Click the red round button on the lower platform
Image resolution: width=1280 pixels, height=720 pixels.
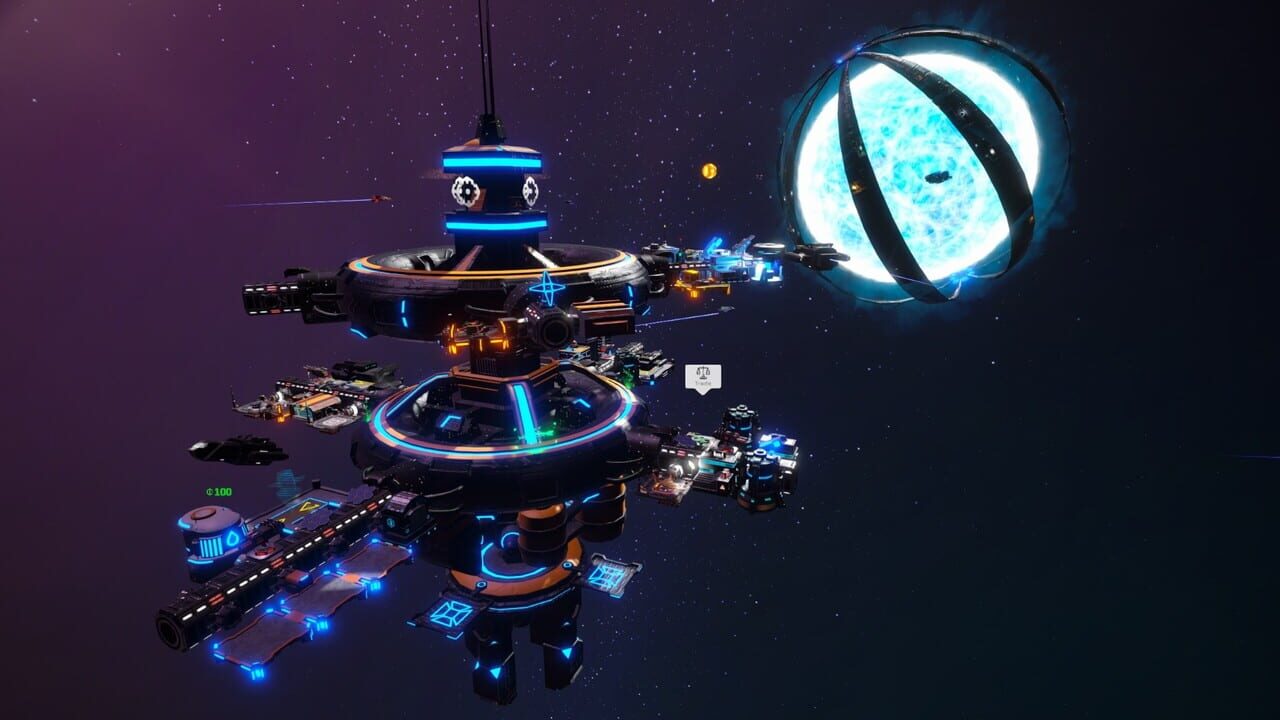(x=265, y=550)
